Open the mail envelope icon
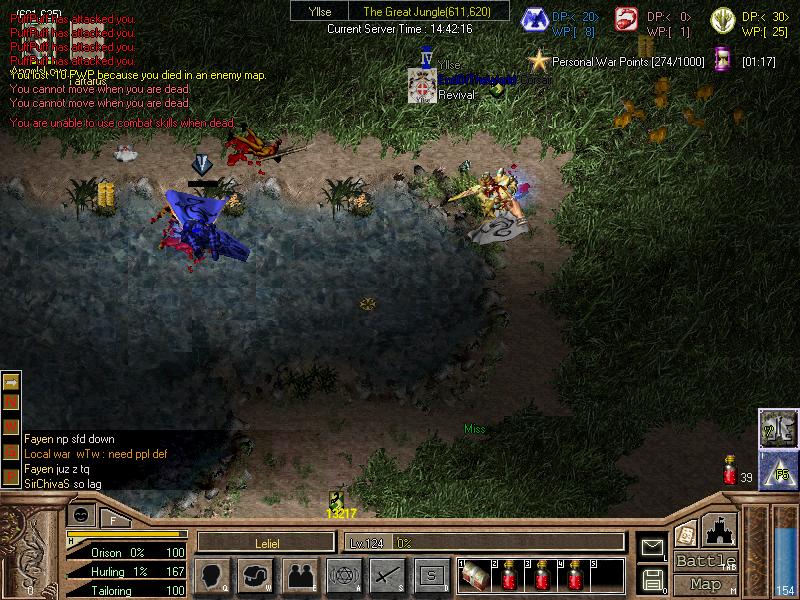Viewport: 800px width, 600px height. 653,547
